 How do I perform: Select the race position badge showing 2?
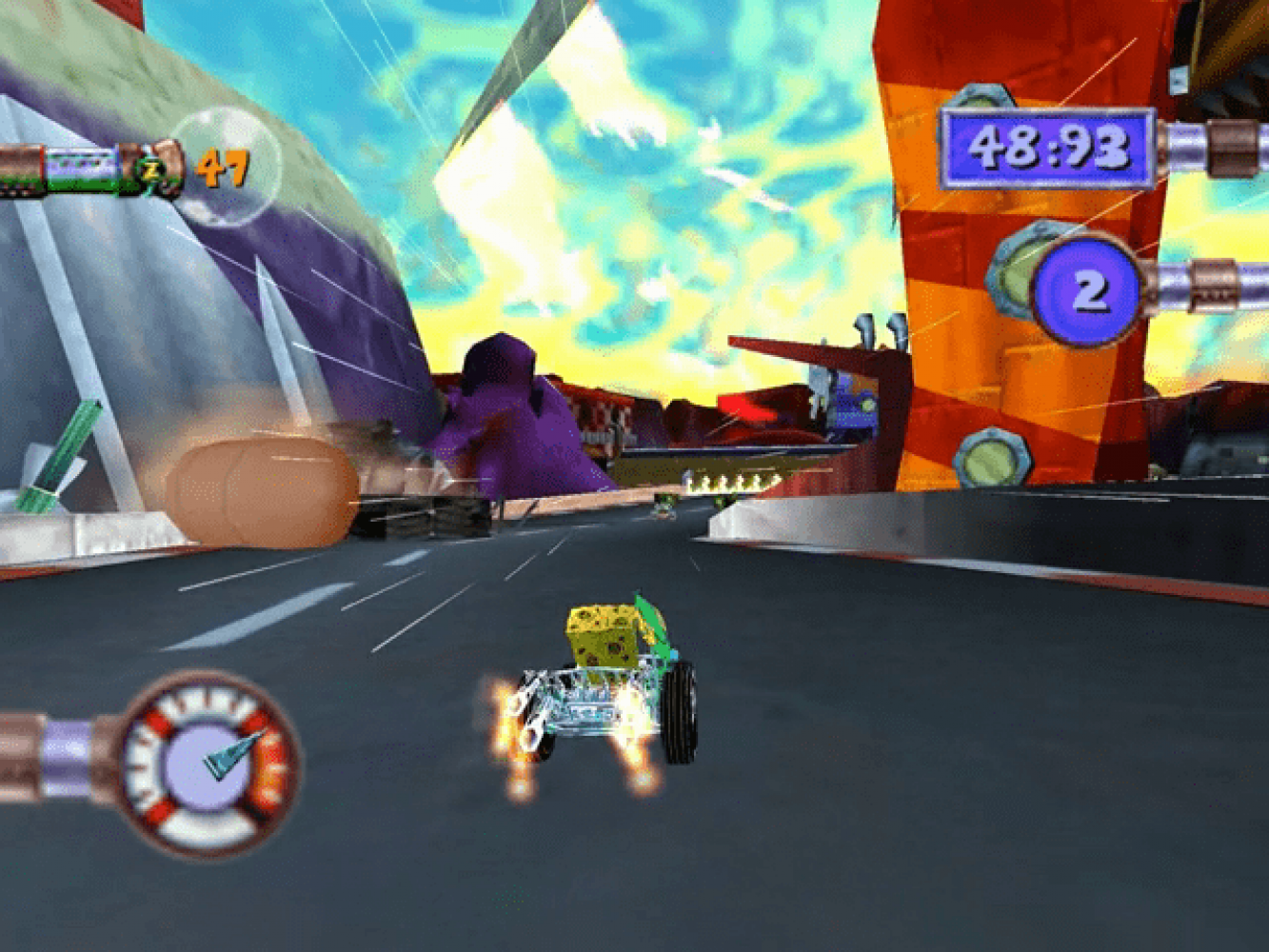(x=1087, y=289)
